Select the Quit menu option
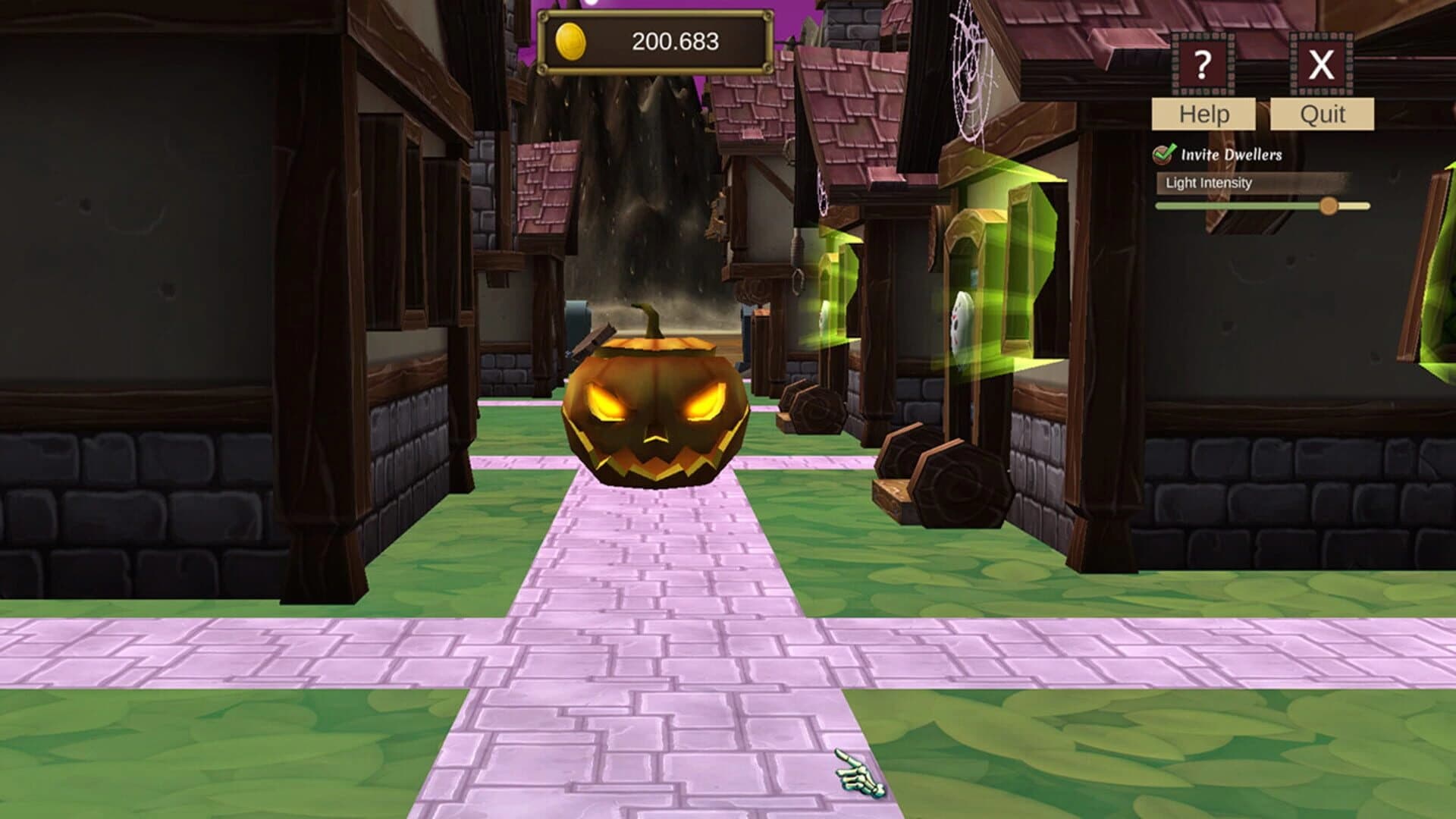 tap(1322, 115)
